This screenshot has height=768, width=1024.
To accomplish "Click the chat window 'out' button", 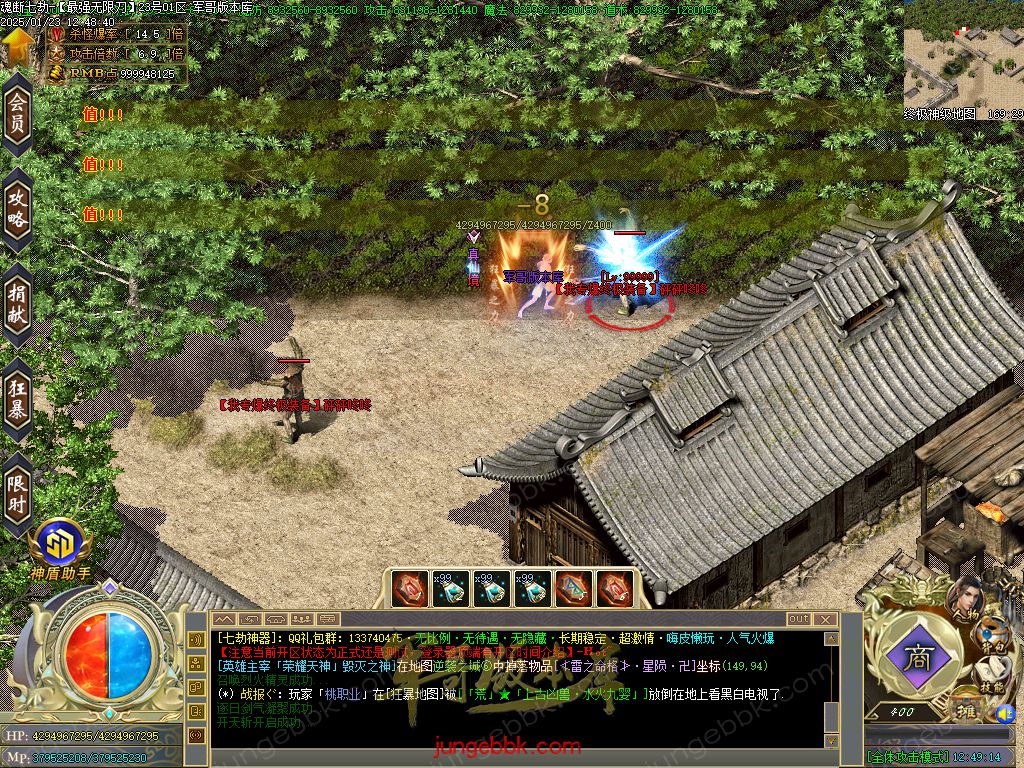I will pos(798,620).
